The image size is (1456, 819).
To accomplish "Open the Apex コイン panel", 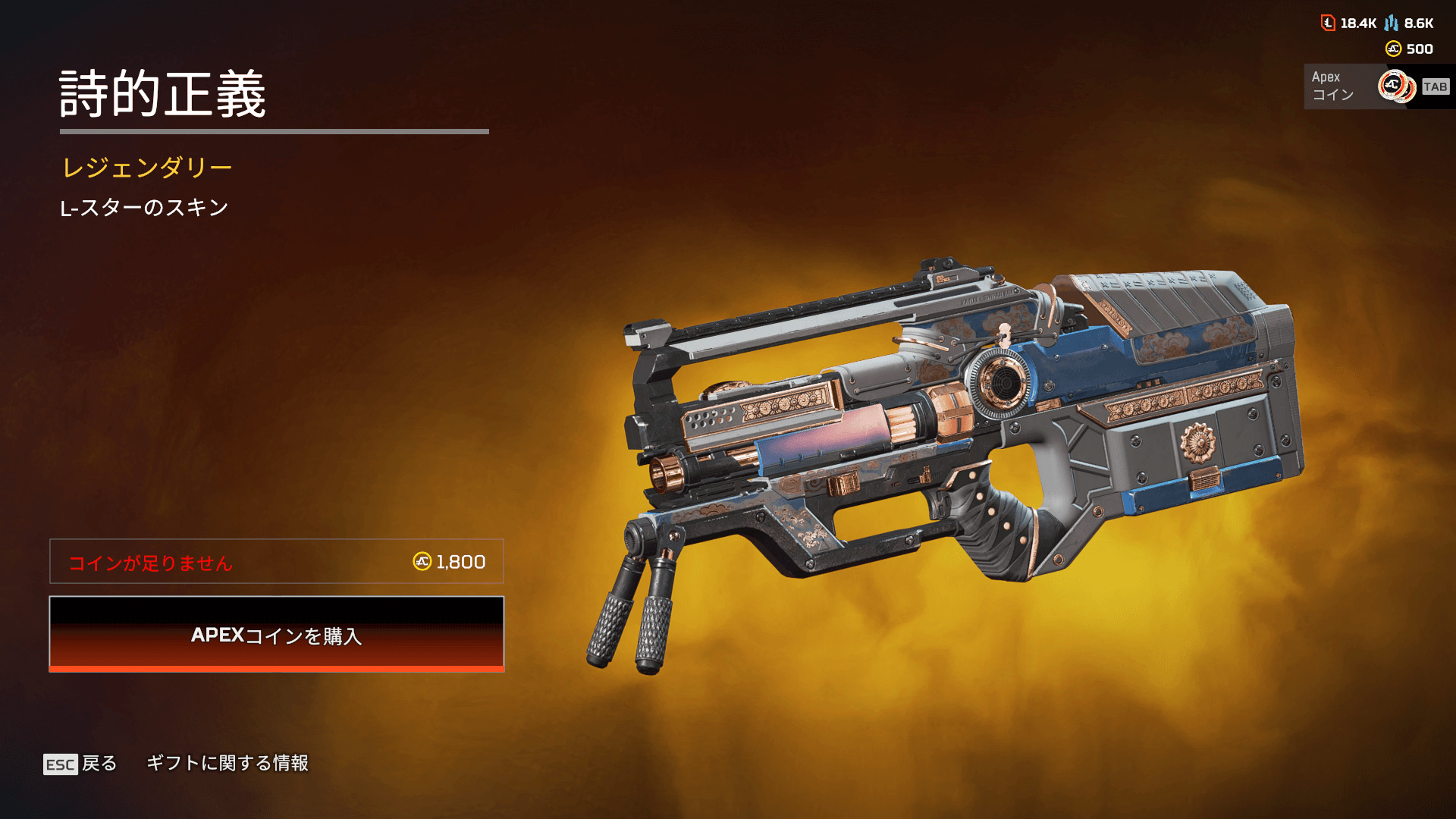I will 1376,86.
